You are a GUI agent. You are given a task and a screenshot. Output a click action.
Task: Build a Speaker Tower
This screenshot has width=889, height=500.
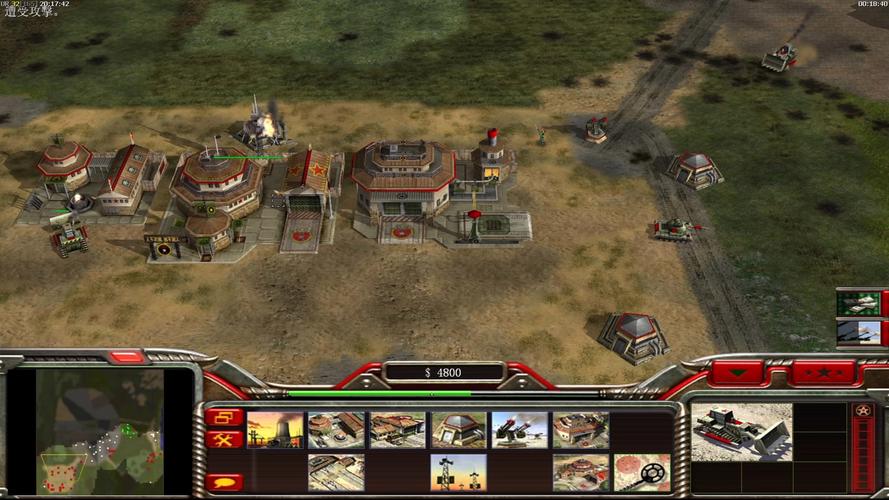coord(458,472)
